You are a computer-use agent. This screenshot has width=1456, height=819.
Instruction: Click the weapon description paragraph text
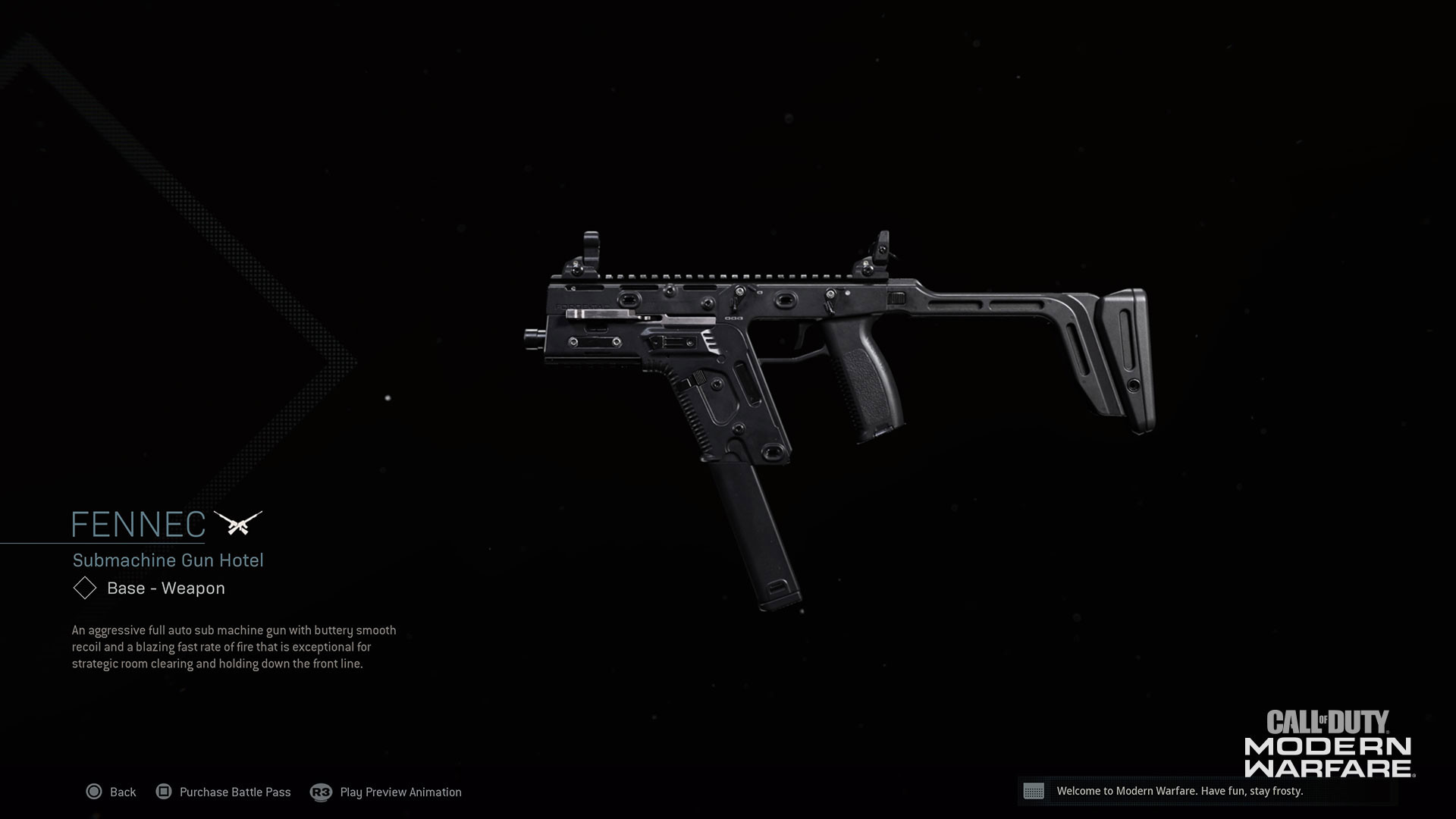[x=233, y=645]
